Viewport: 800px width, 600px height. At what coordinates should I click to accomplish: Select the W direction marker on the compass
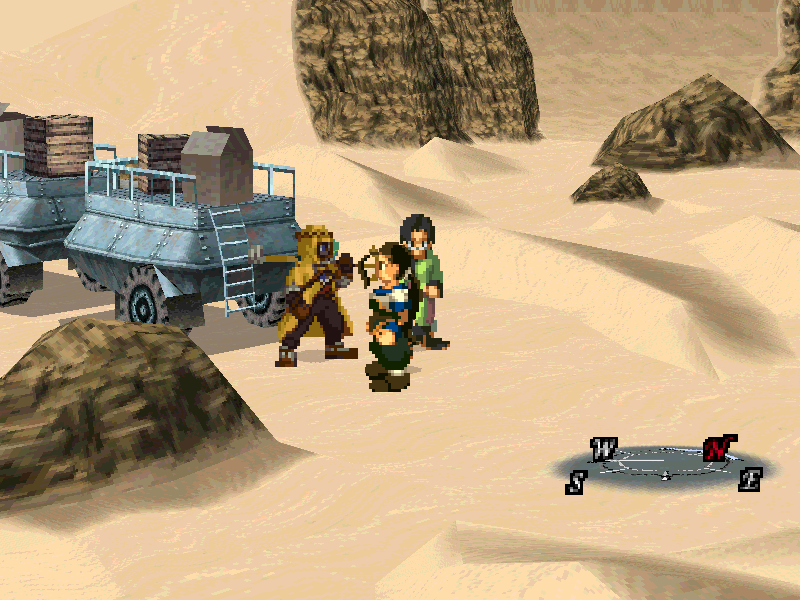coord(604,450)
